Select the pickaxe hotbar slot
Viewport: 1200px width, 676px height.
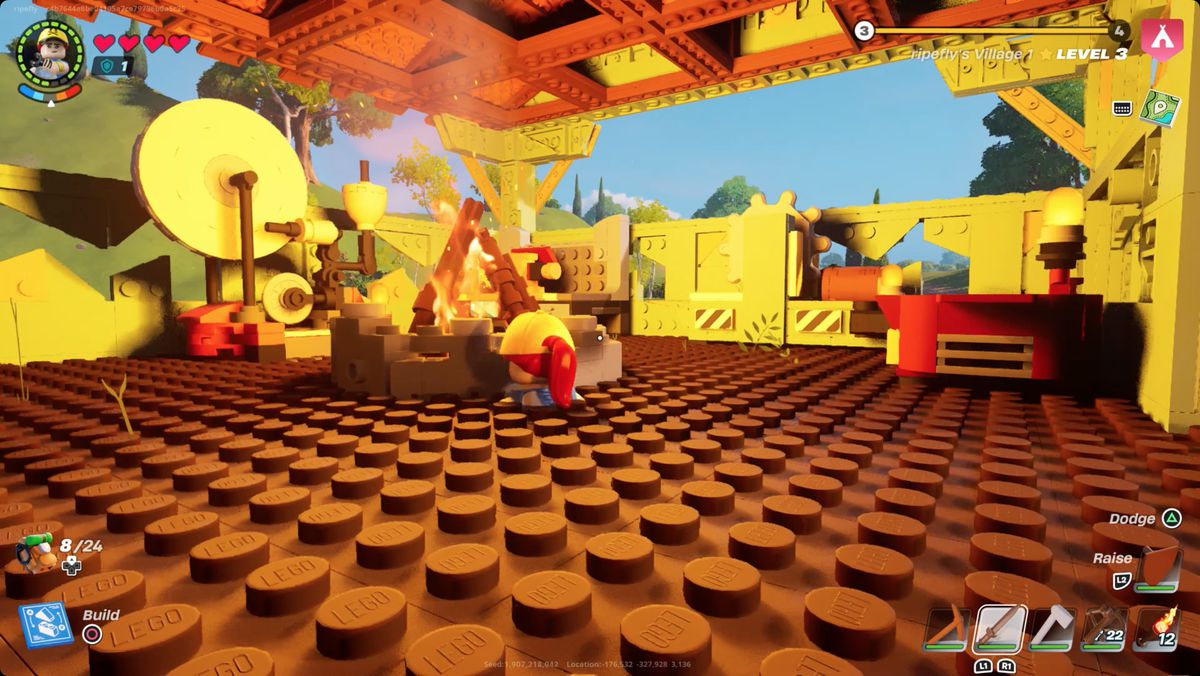[945, 628]
